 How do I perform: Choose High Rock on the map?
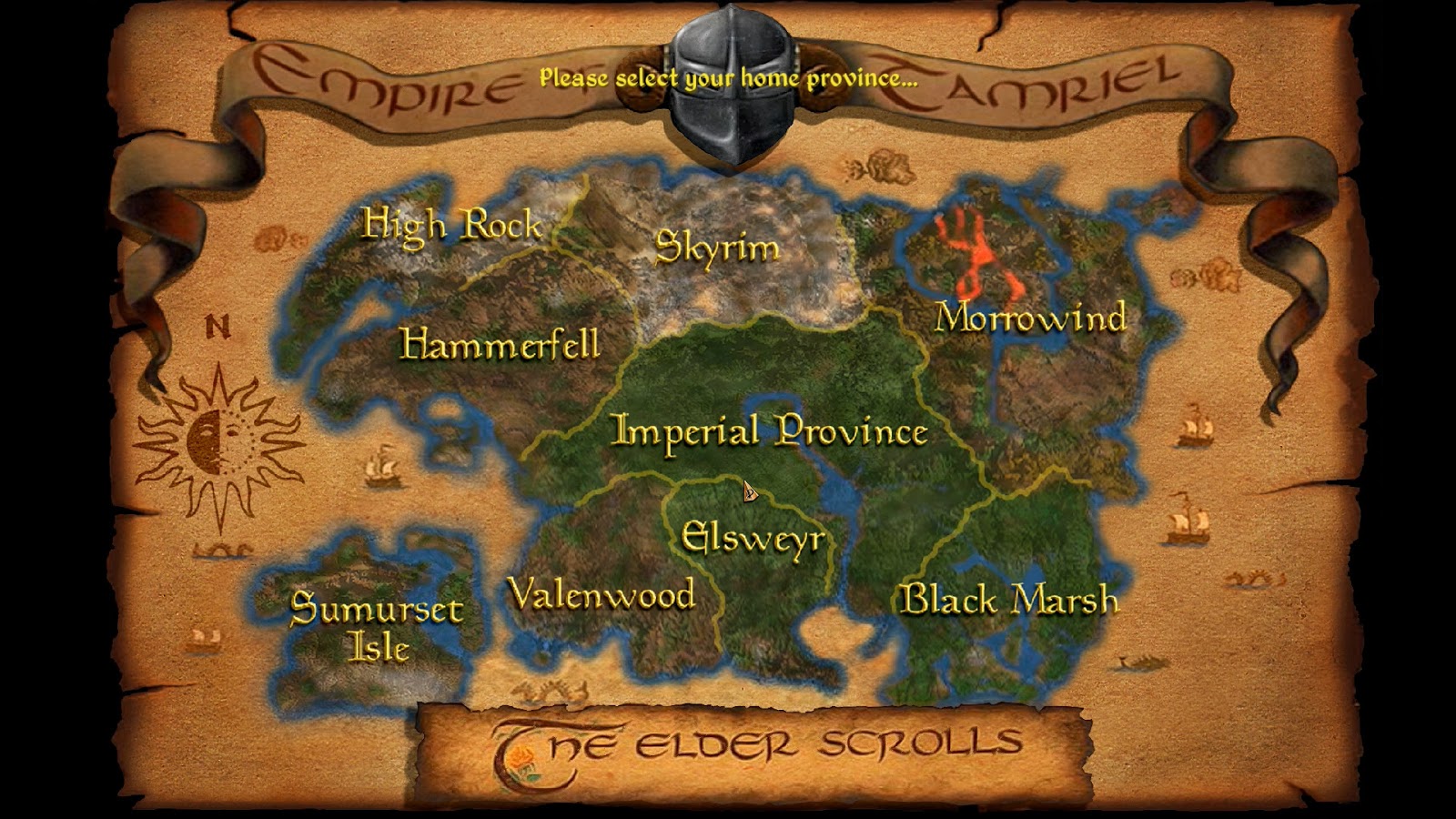(452, 225)
